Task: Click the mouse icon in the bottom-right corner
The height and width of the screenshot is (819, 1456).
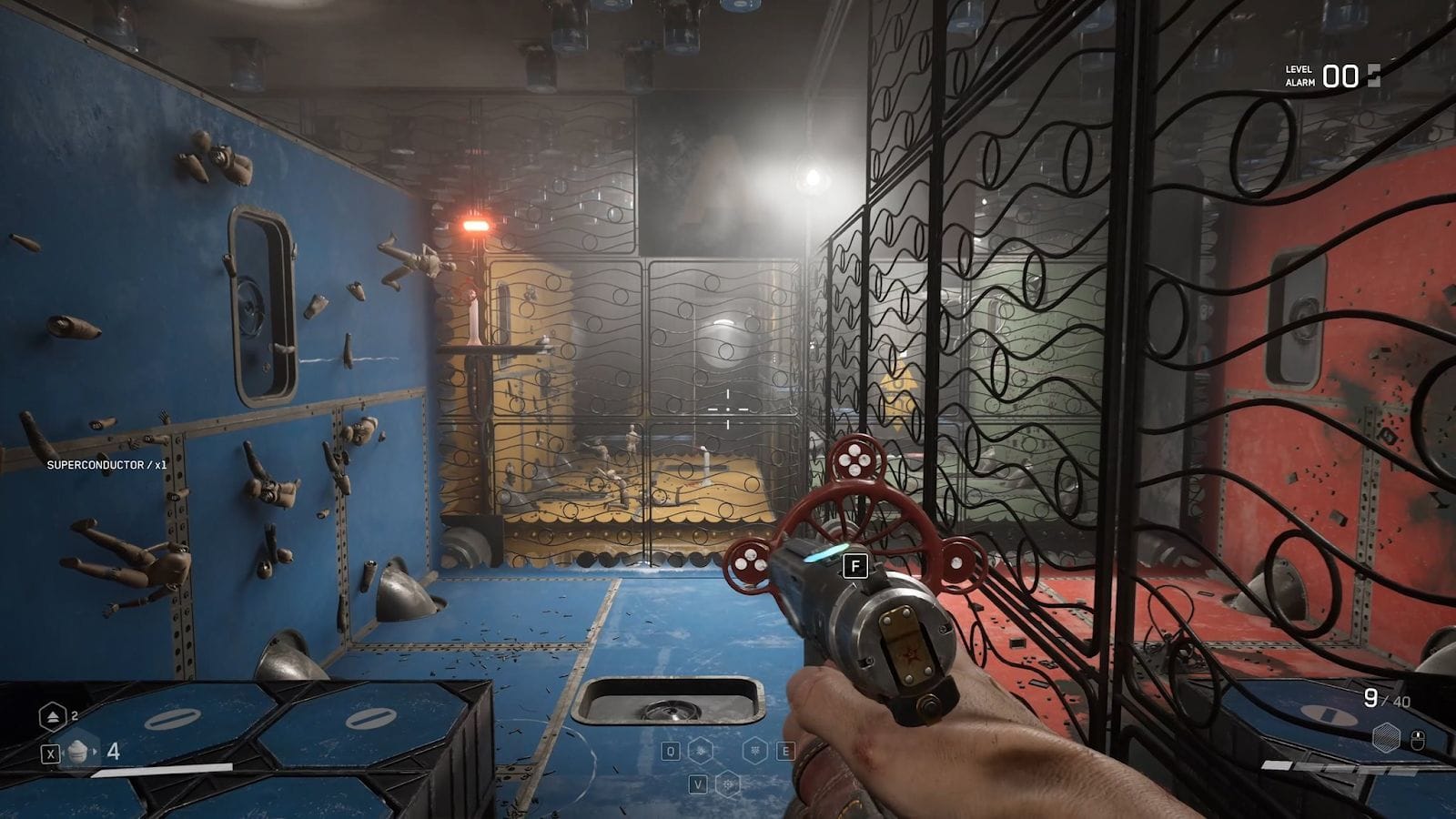Action: [x=1419, y=738]
